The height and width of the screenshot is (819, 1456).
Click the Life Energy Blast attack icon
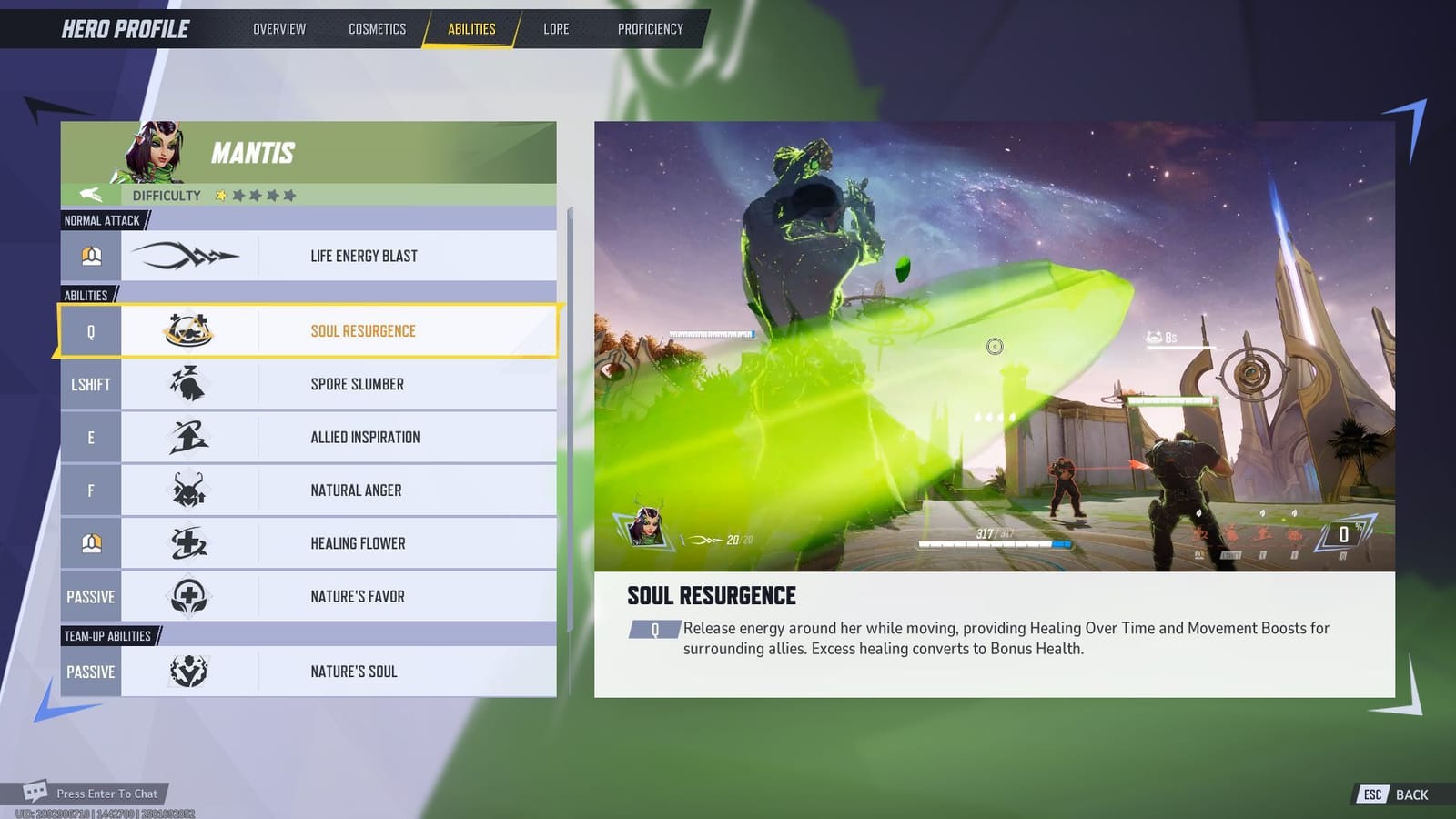tap(188, 256)
